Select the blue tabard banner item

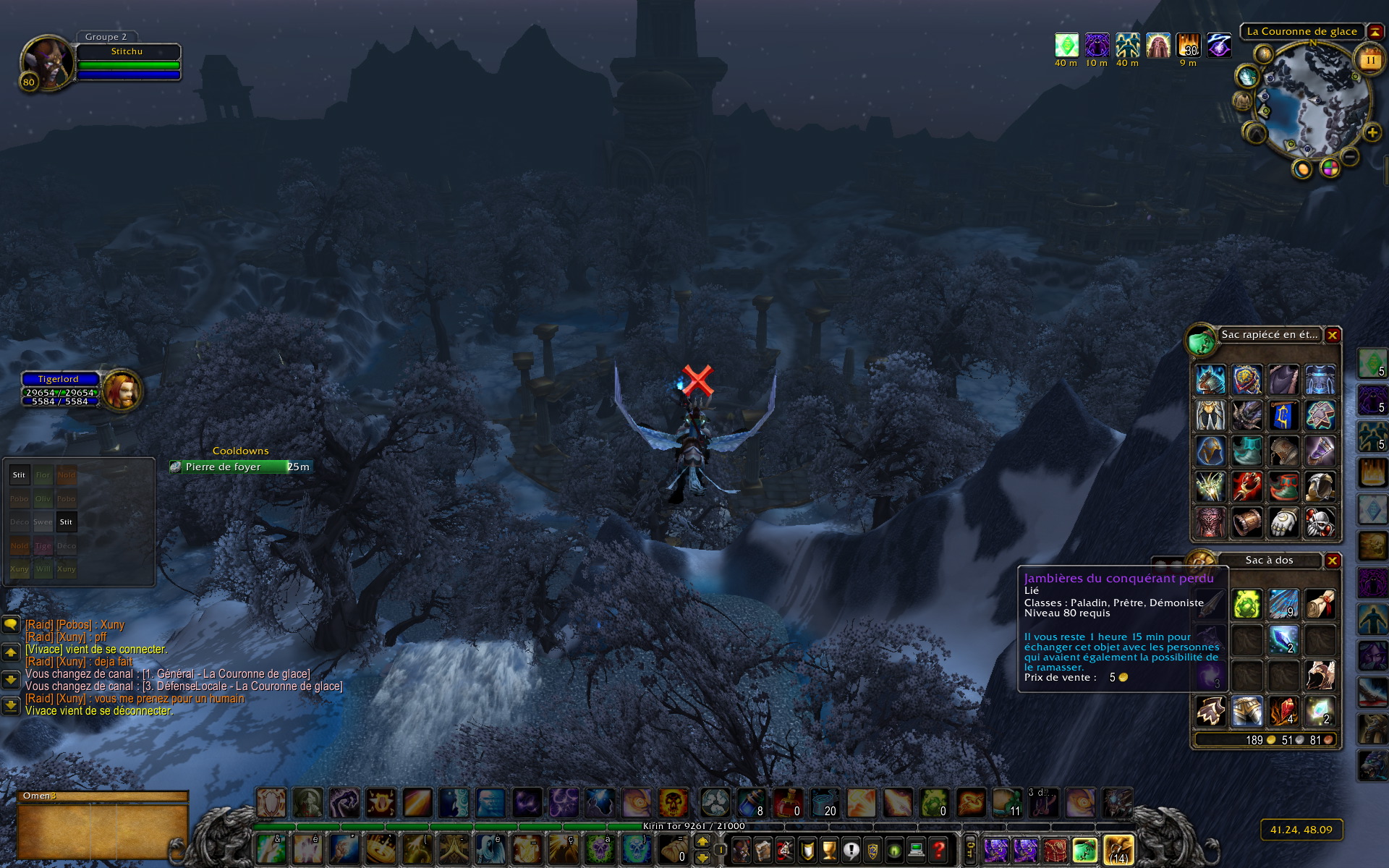[1283, 416]
